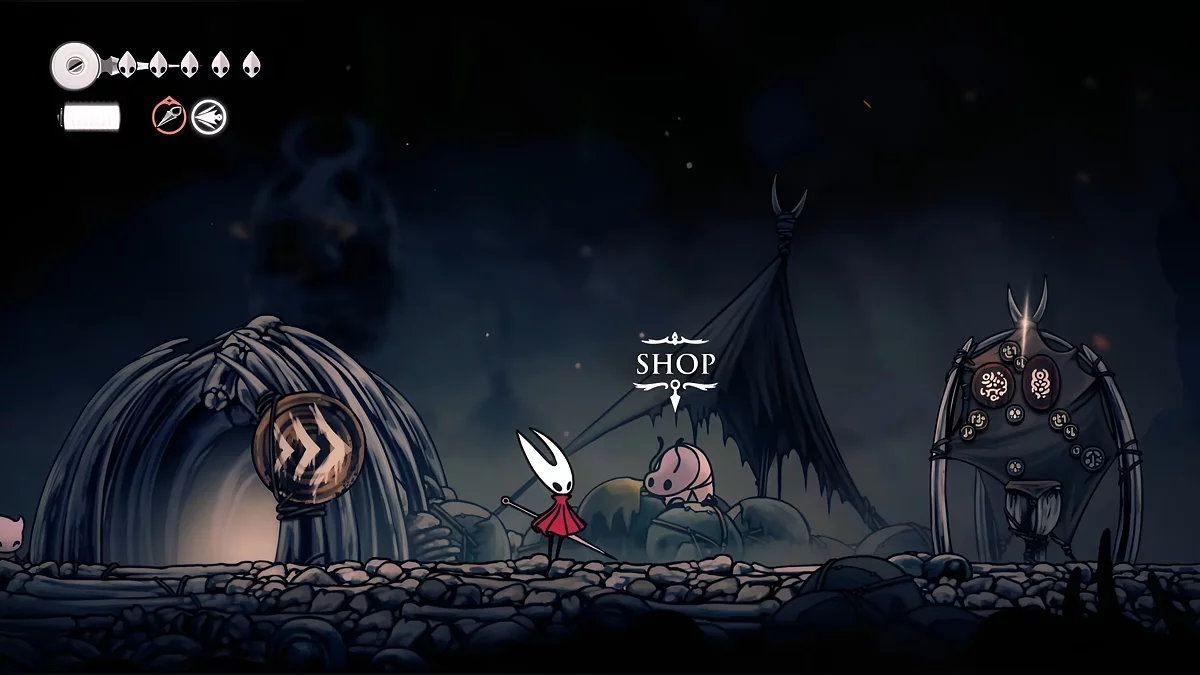Activate the white-ringed Silkspear skill icon
The width and height of the screenshot is (1200, 675).
click(x=209, y=117)
